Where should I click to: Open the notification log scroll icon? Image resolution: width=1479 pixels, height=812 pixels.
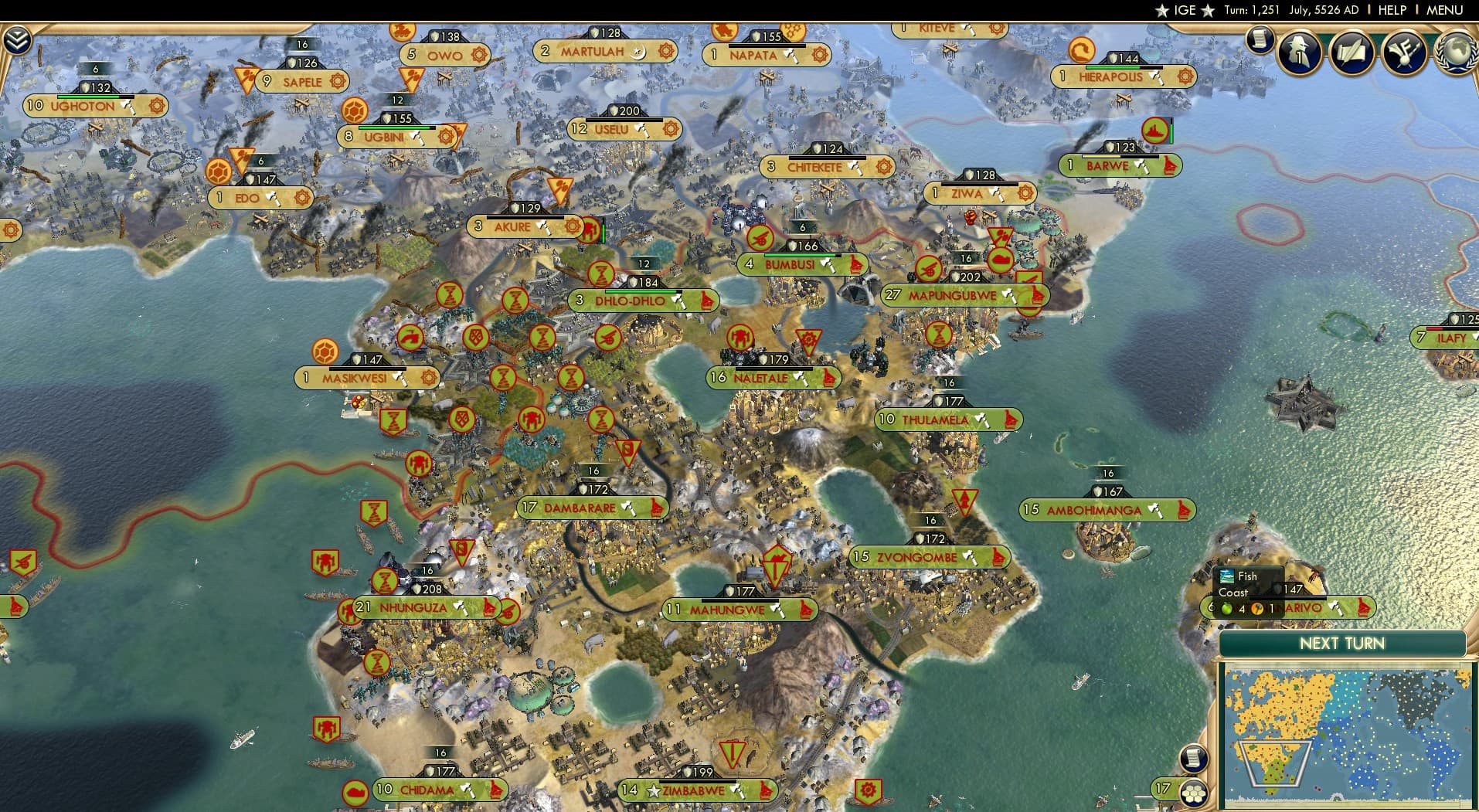tap(1261, 37)
